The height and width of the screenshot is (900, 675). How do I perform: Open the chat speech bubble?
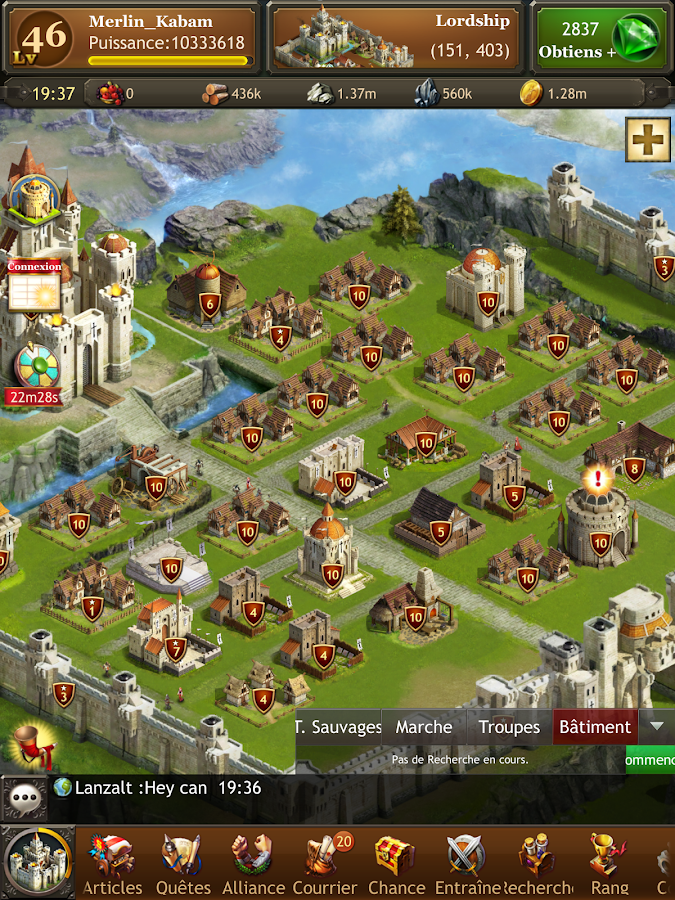pos(24,797)
